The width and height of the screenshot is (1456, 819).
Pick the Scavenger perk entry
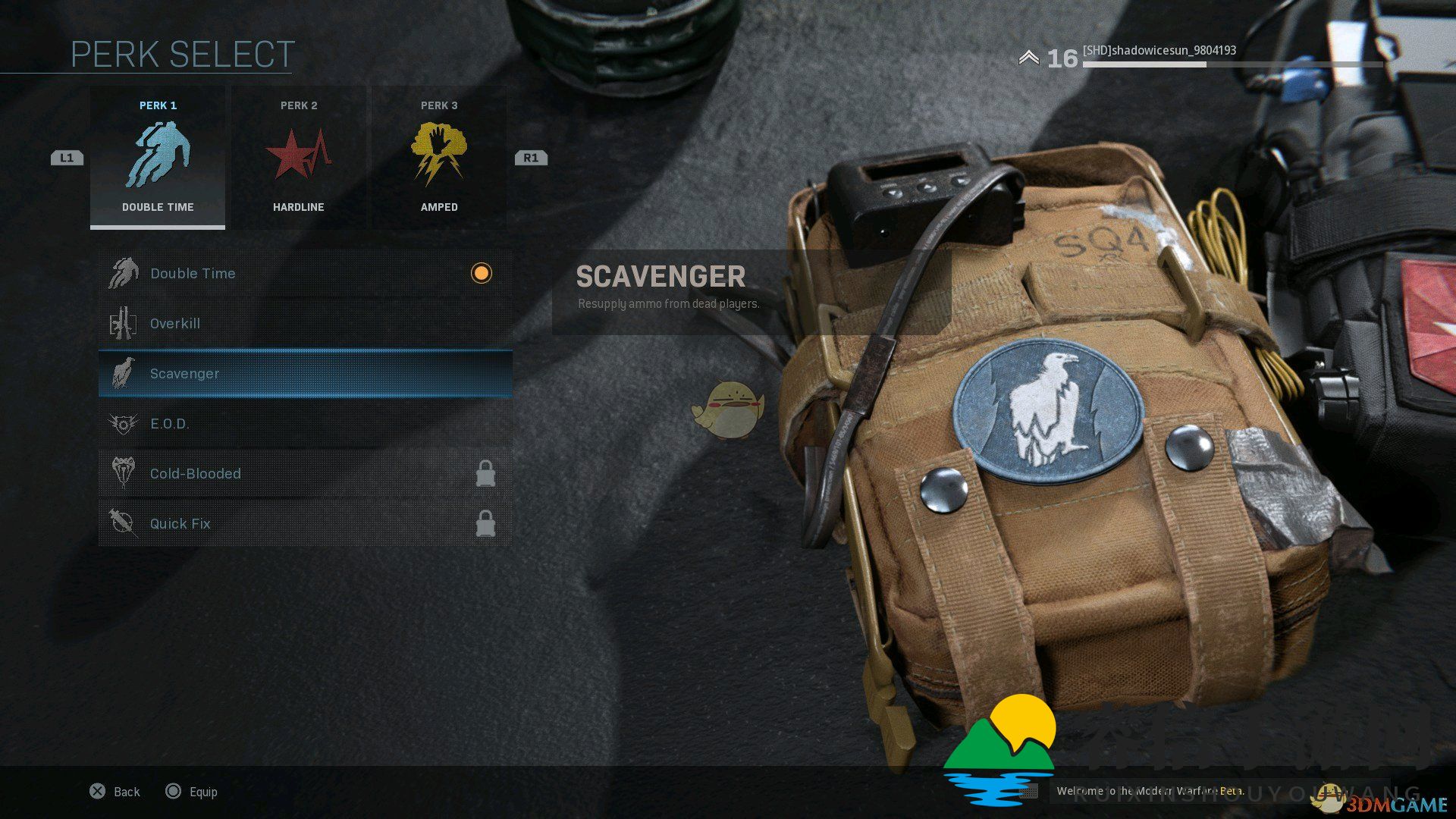click(305, 373)
